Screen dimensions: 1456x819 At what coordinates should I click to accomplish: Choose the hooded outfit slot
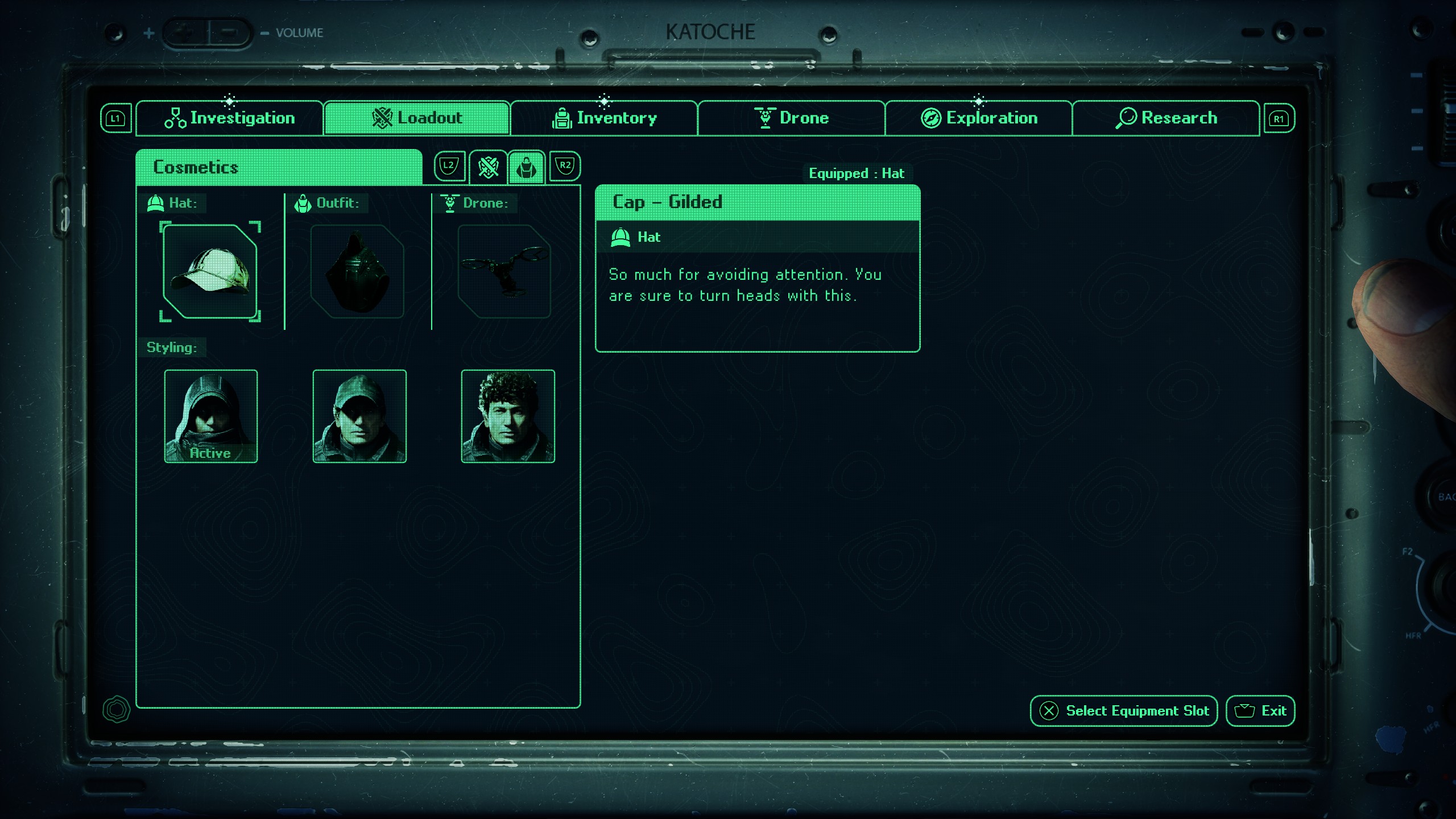(x=357, y=271)
